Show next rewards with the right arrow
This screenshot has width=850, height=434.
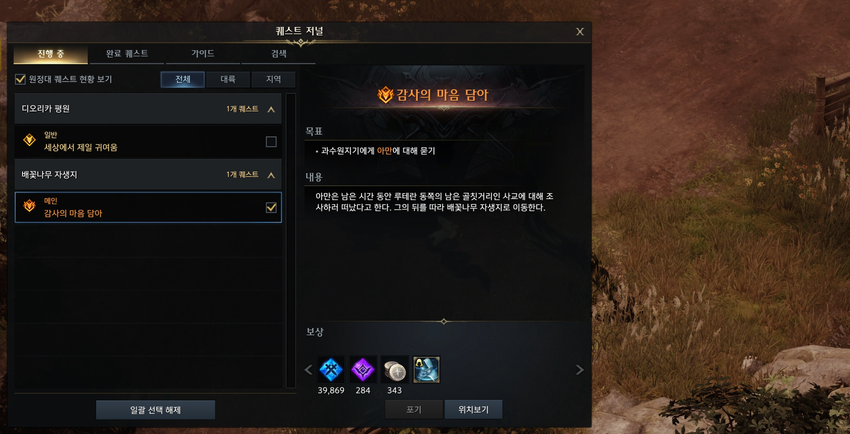579,370
